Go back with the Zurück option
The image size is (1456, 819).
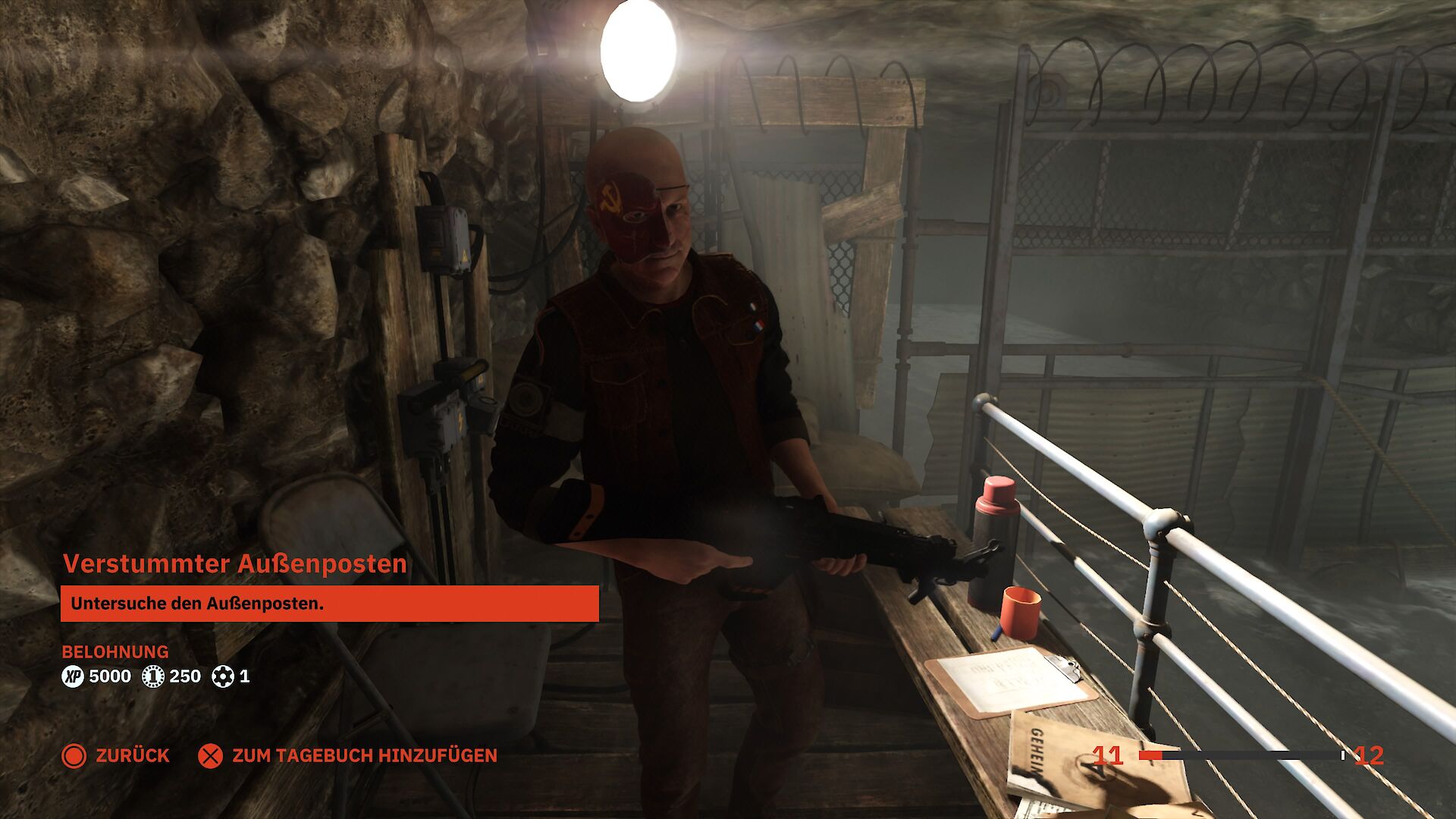click(x=116, y=755)
